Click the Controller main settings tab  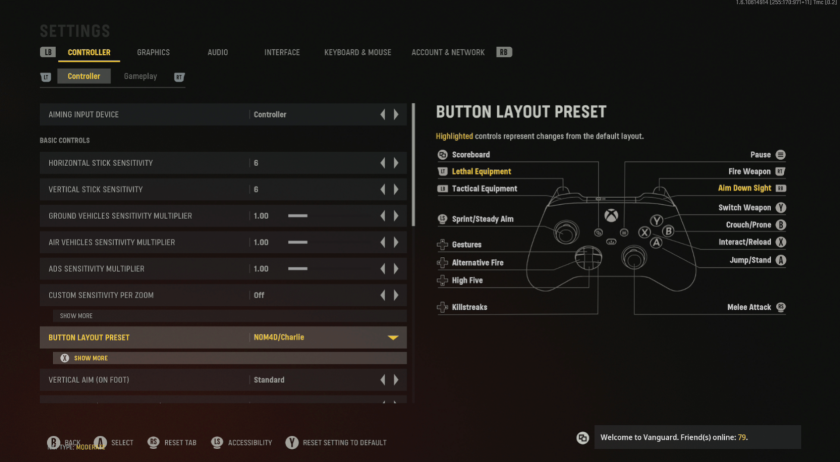pos(89,52)
